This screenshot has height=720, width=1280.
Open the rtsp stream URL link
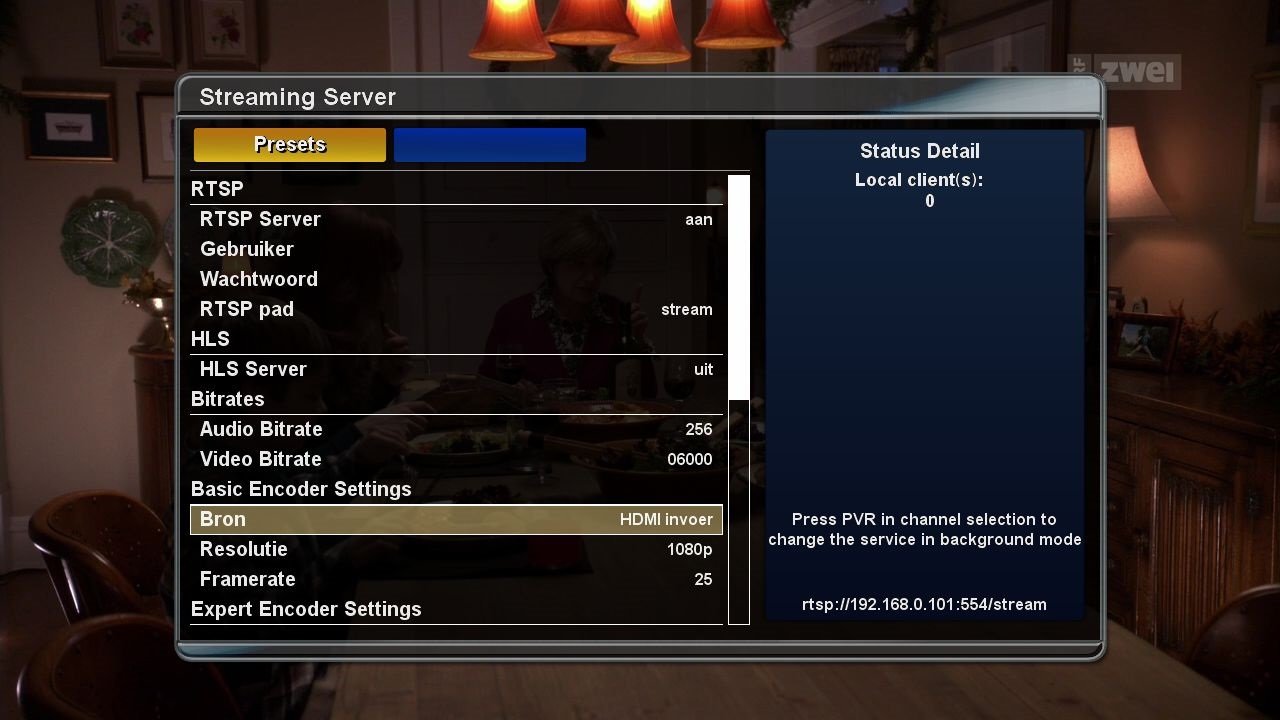[924, 604]
